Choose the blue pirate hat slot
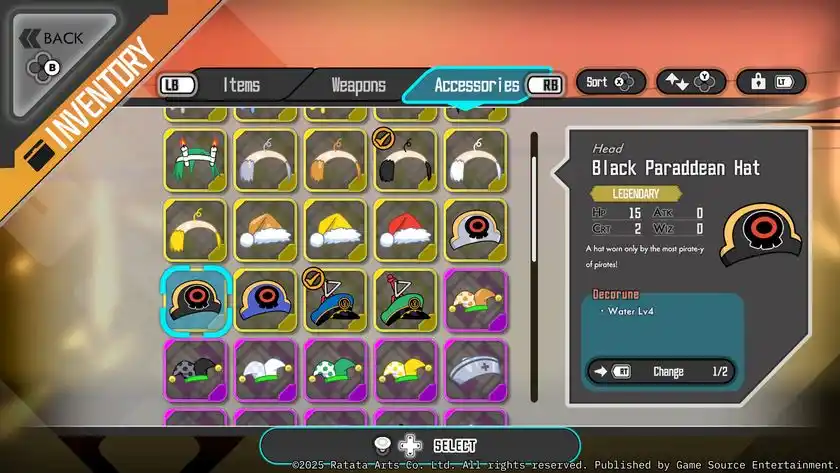 pyautogui.click(x=266, y=300)
